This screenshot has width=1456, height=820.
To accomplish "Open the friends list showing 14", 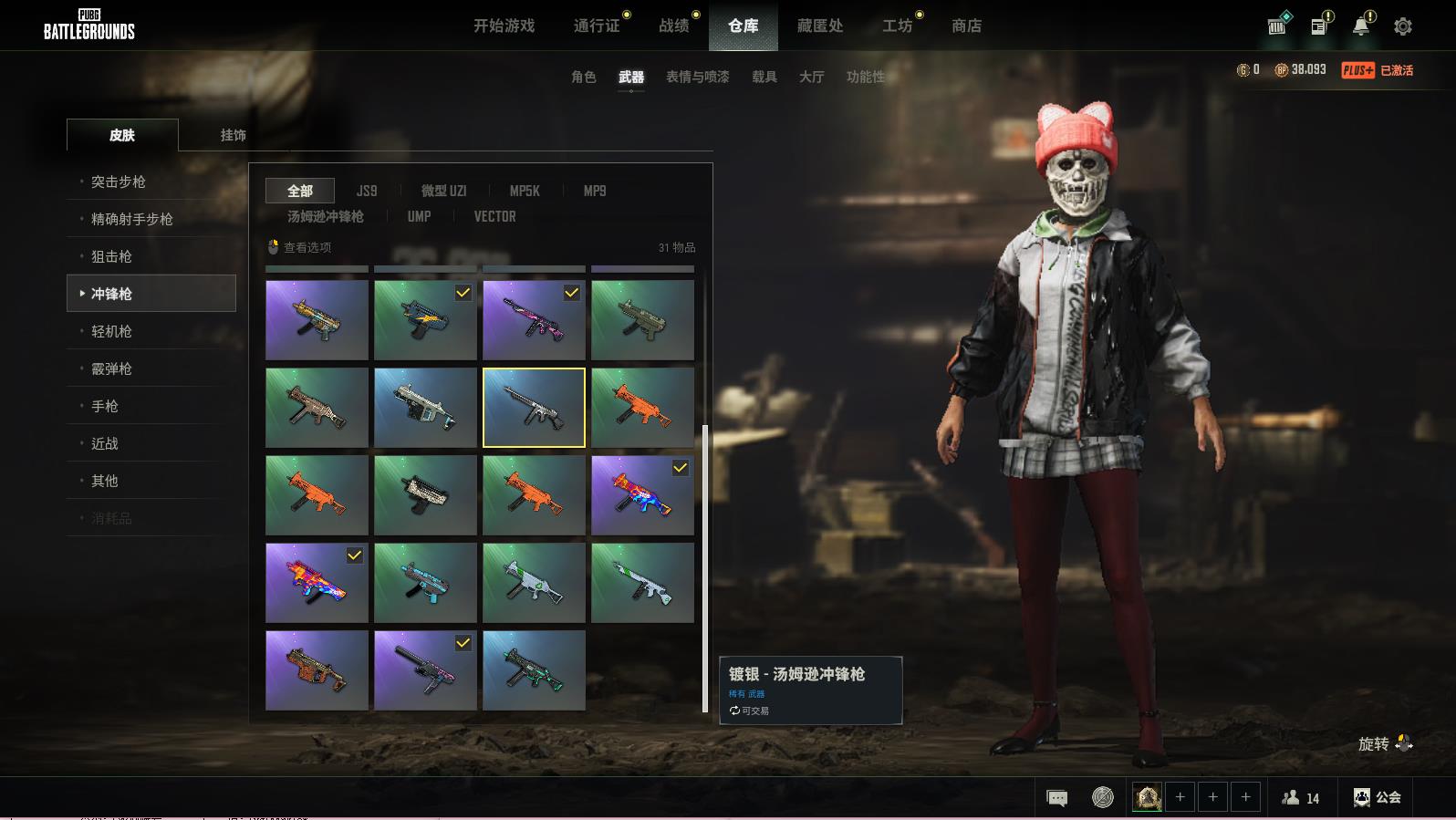I will pyautogui.click(x=1301, y=798).
